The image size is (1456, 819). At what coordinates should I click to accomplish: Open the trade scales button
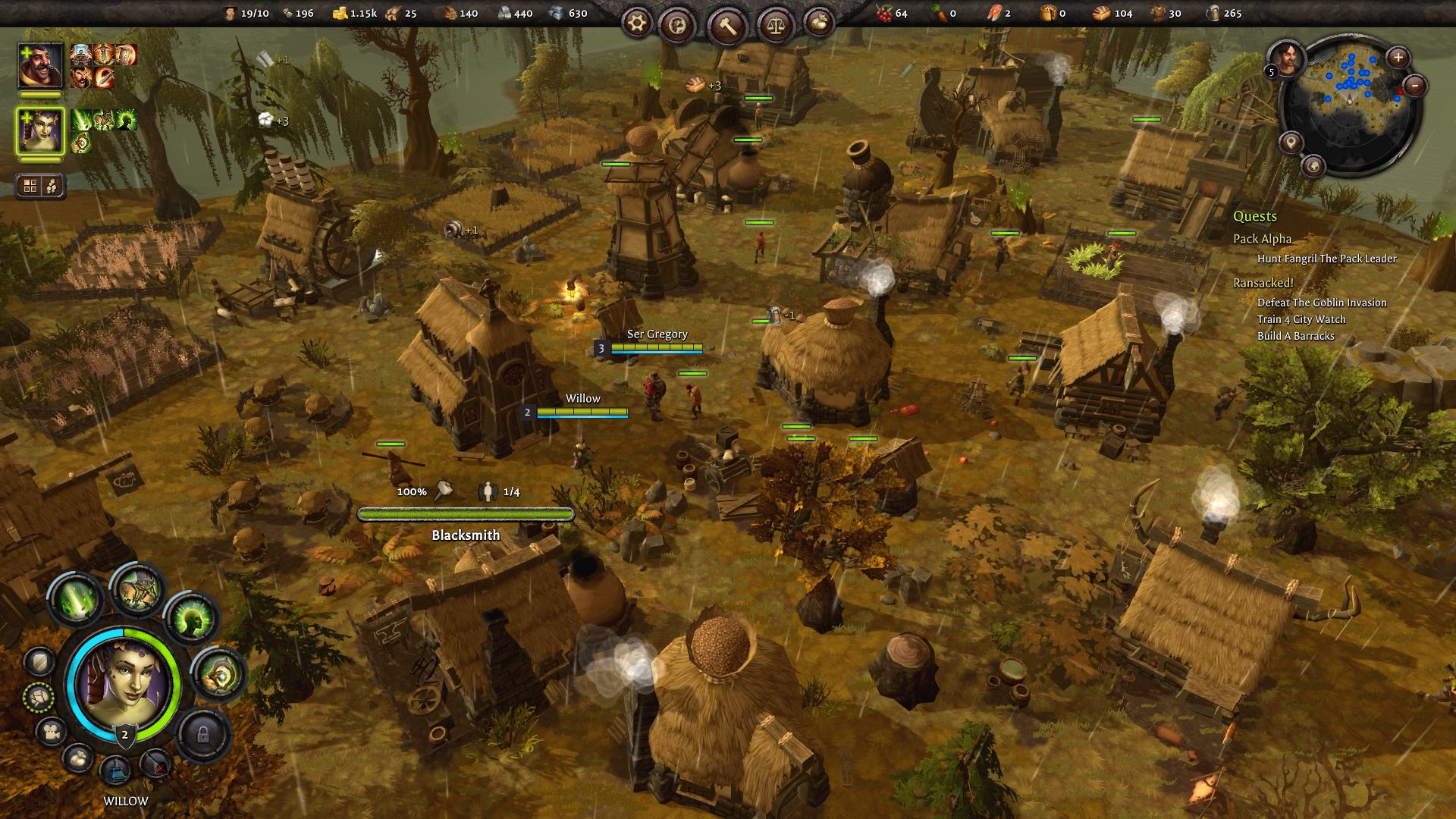(x=774, y=25)
